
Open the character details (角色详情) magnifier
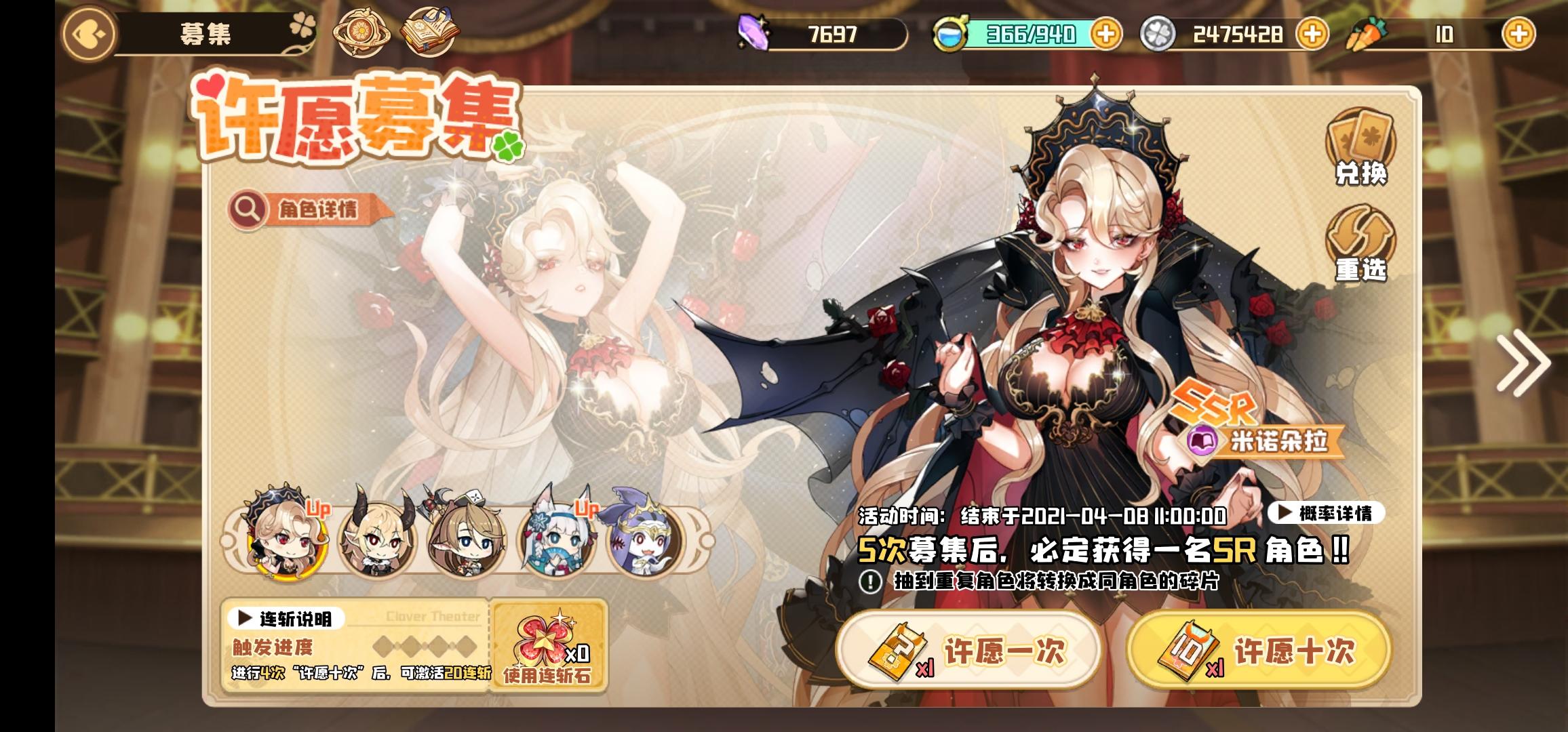click(251, 210)
